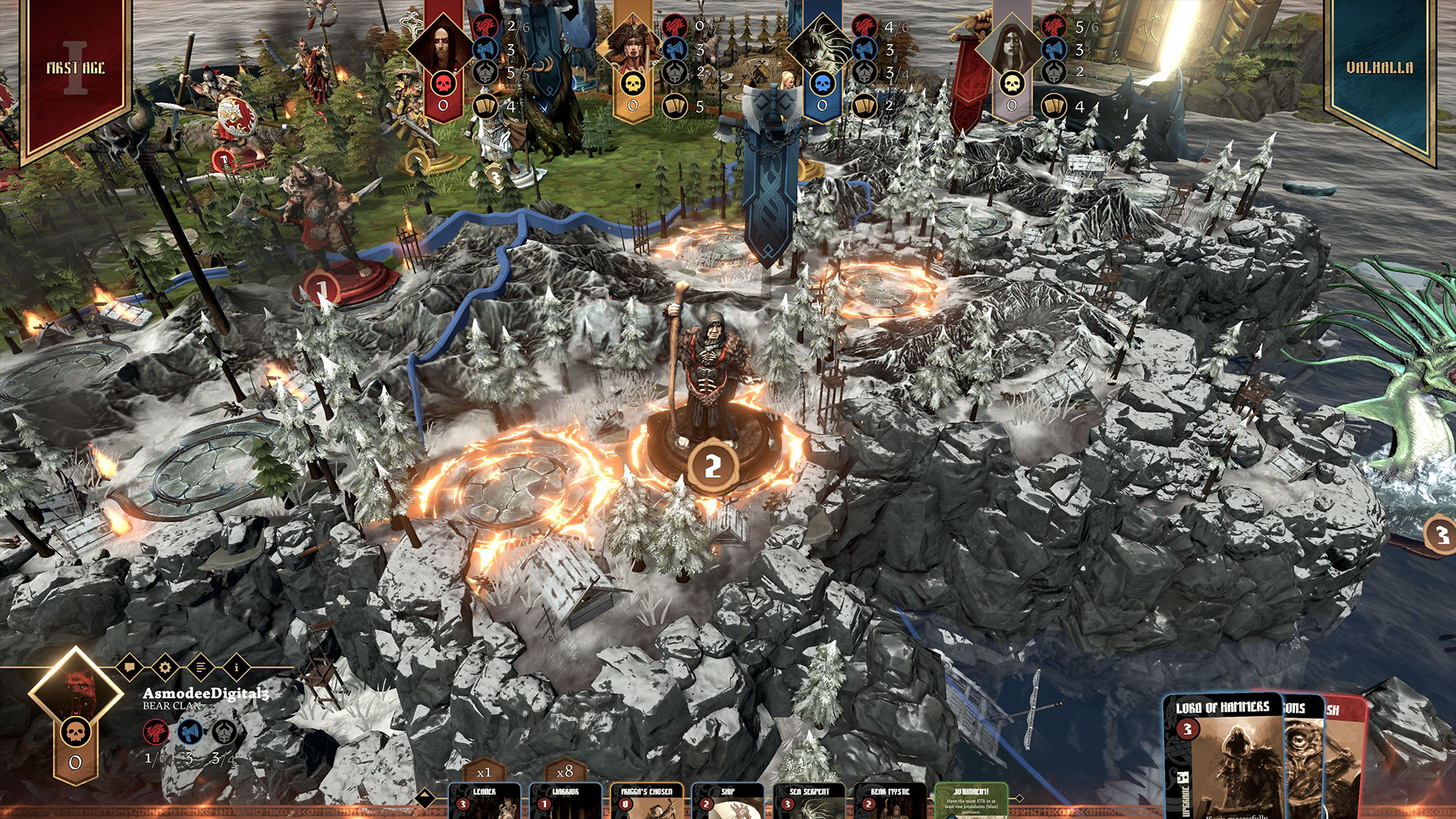Choose the Frigga's Chosen card
1456x819 pixels.
[x=646, y=801]
